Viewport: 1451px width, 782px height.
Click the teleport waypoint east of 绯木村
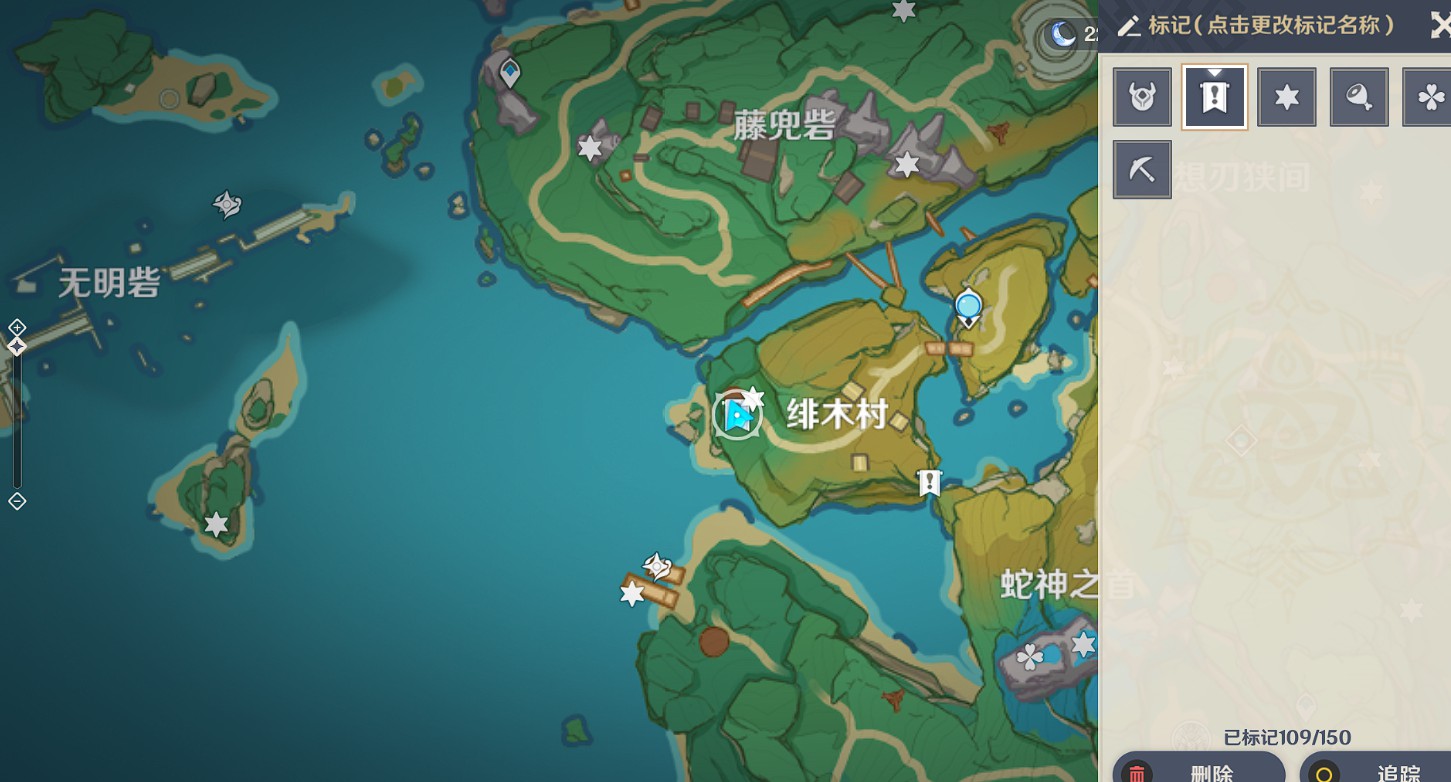click(x=967, y=305)
